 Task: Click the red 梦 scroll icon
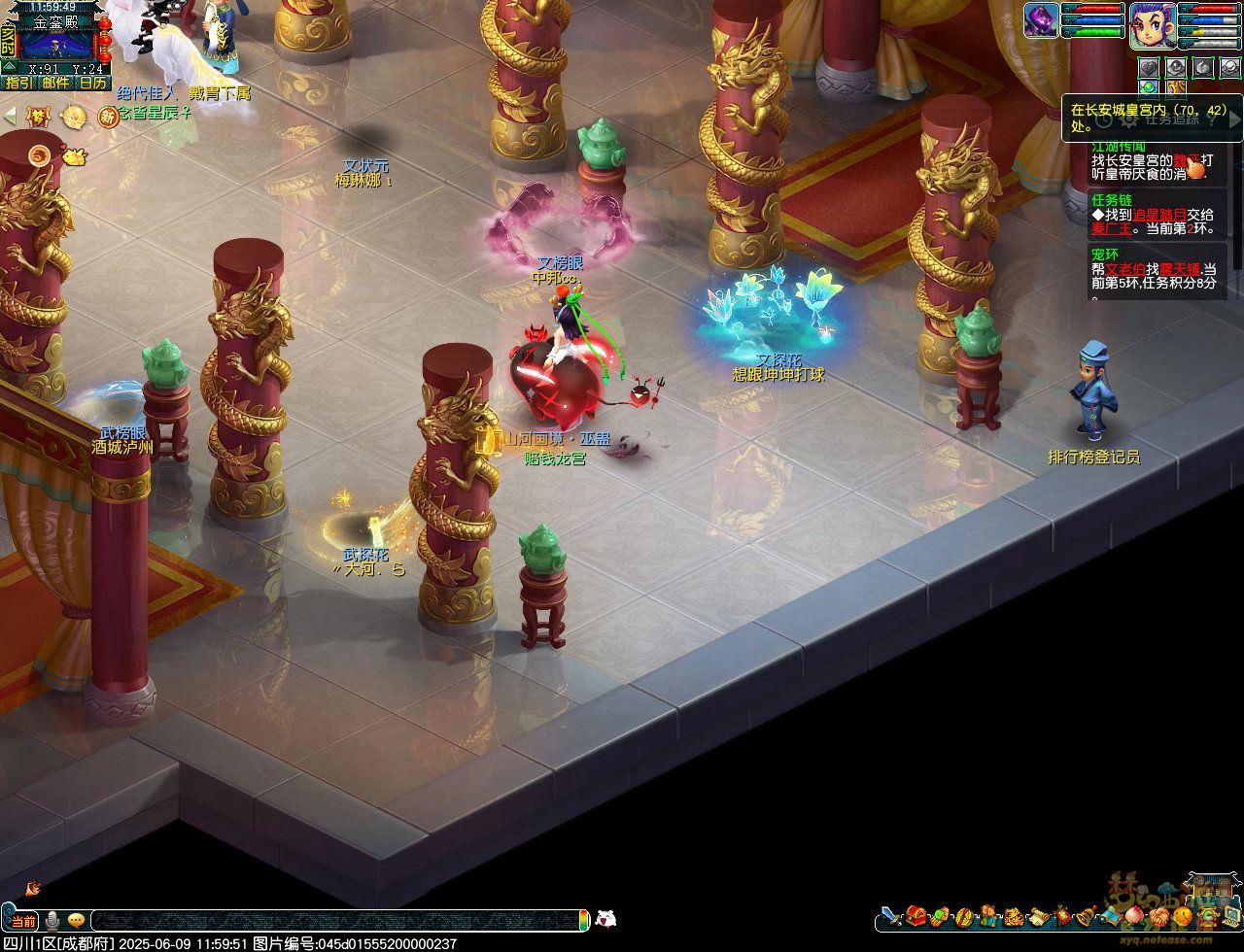(40, 117)
